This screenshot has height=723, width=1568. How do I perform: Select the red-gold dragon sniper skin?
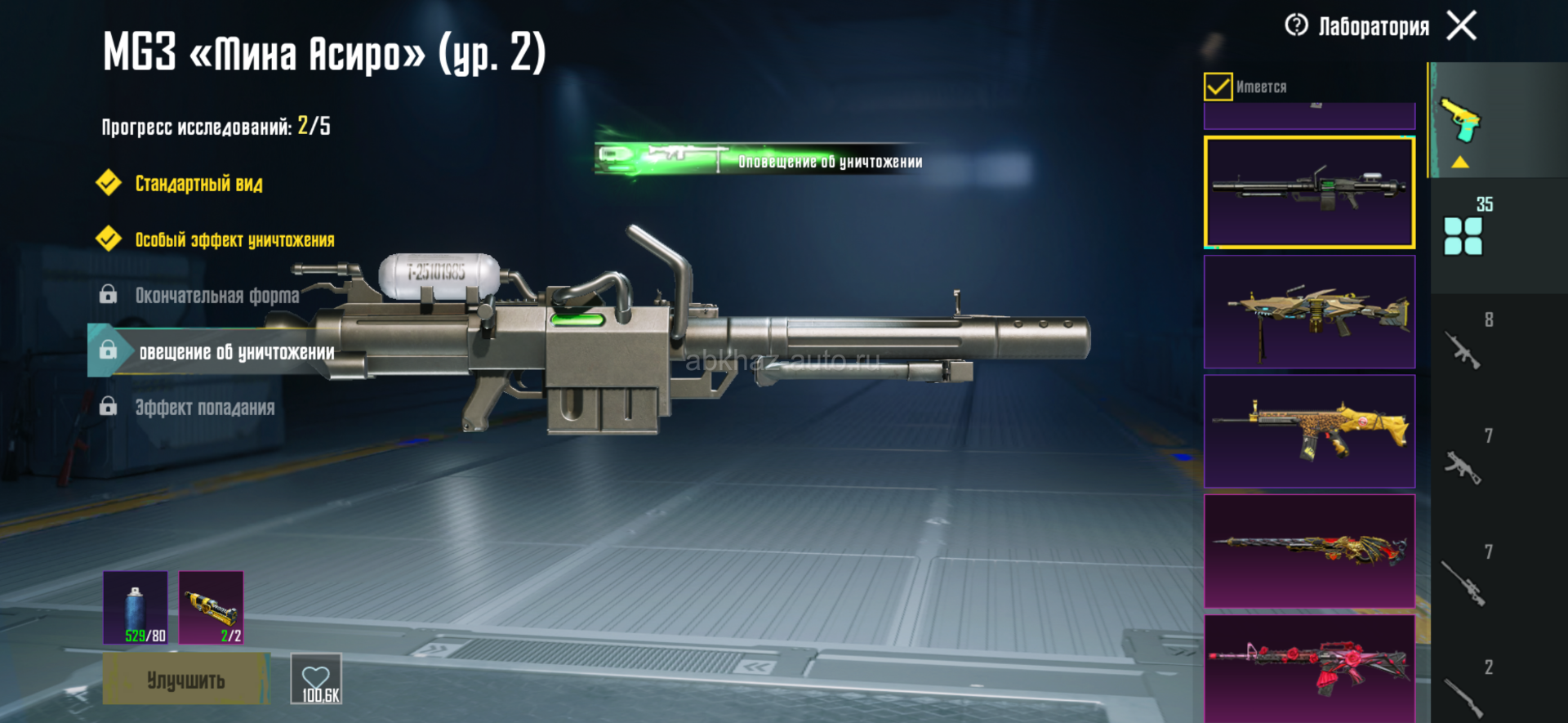coord(1309,551)
